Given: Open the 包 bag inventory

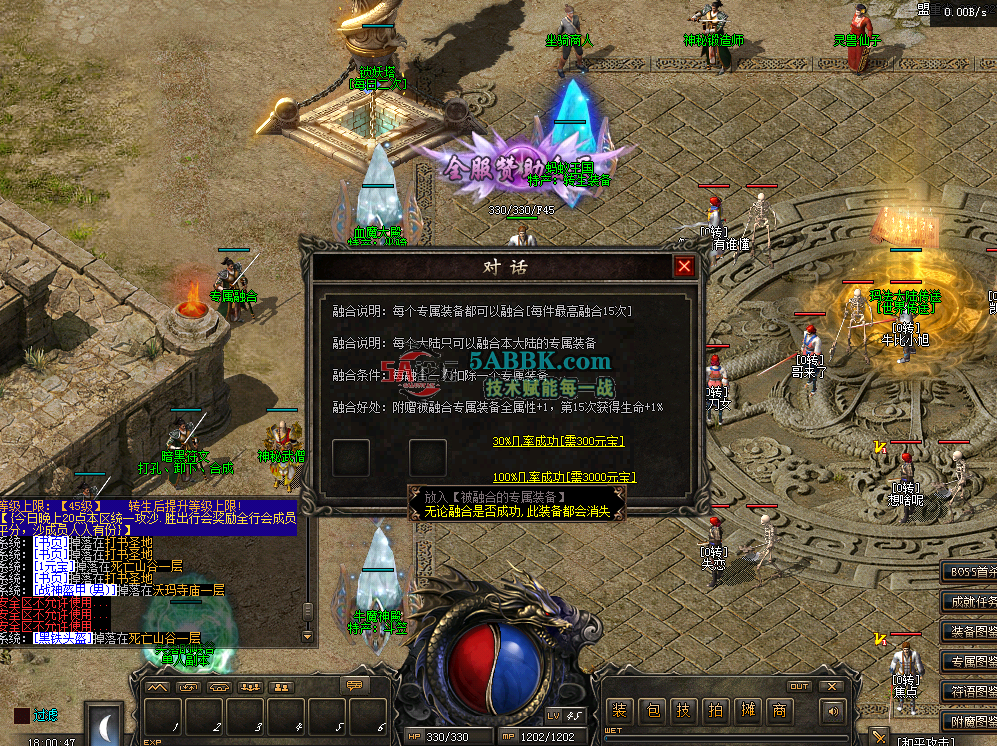Looking at the screenshot, I should click(651, 711).
